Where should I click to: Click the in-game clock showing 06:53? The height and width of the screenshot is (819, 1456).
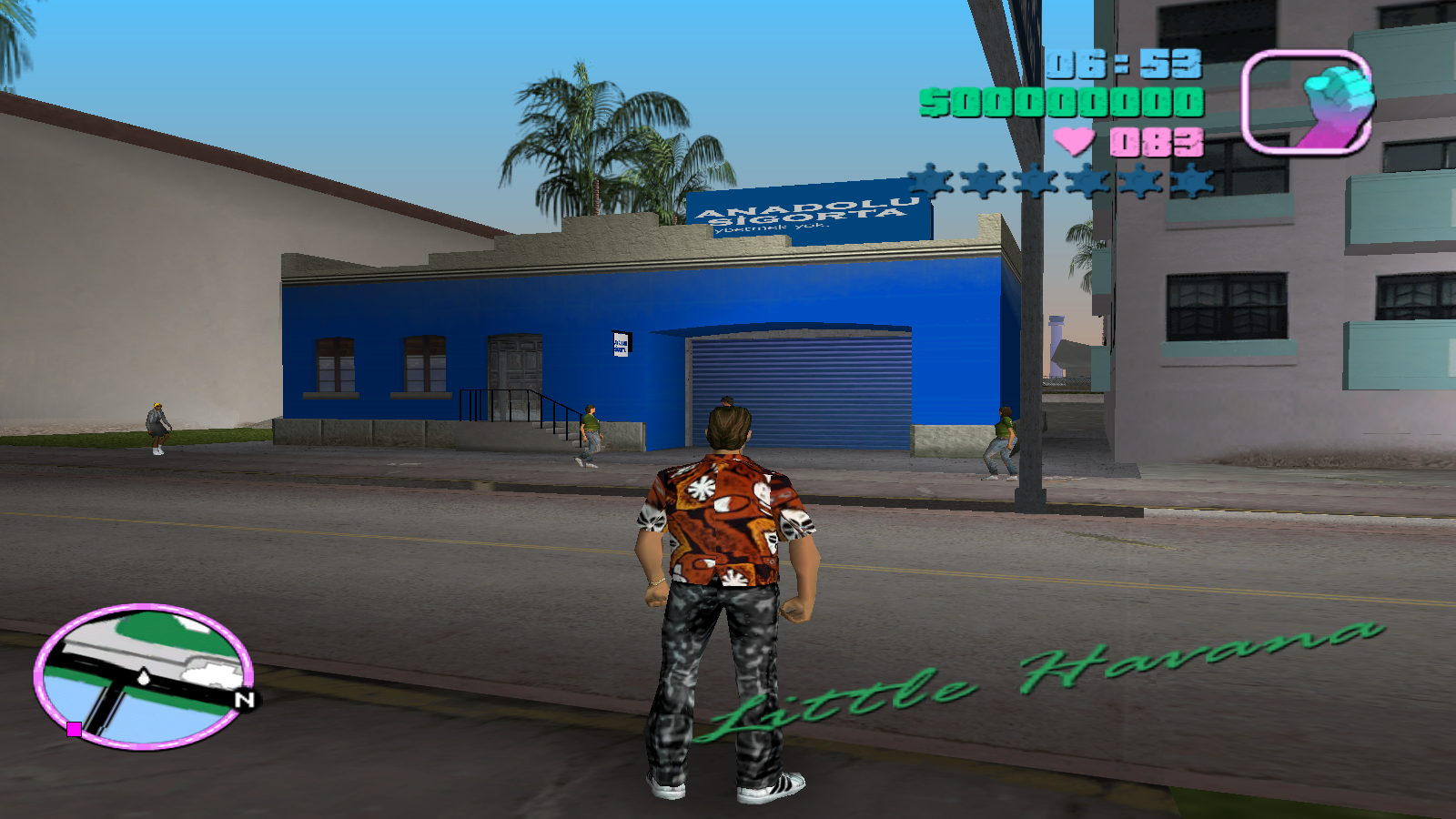click(x=1126, y=64)
